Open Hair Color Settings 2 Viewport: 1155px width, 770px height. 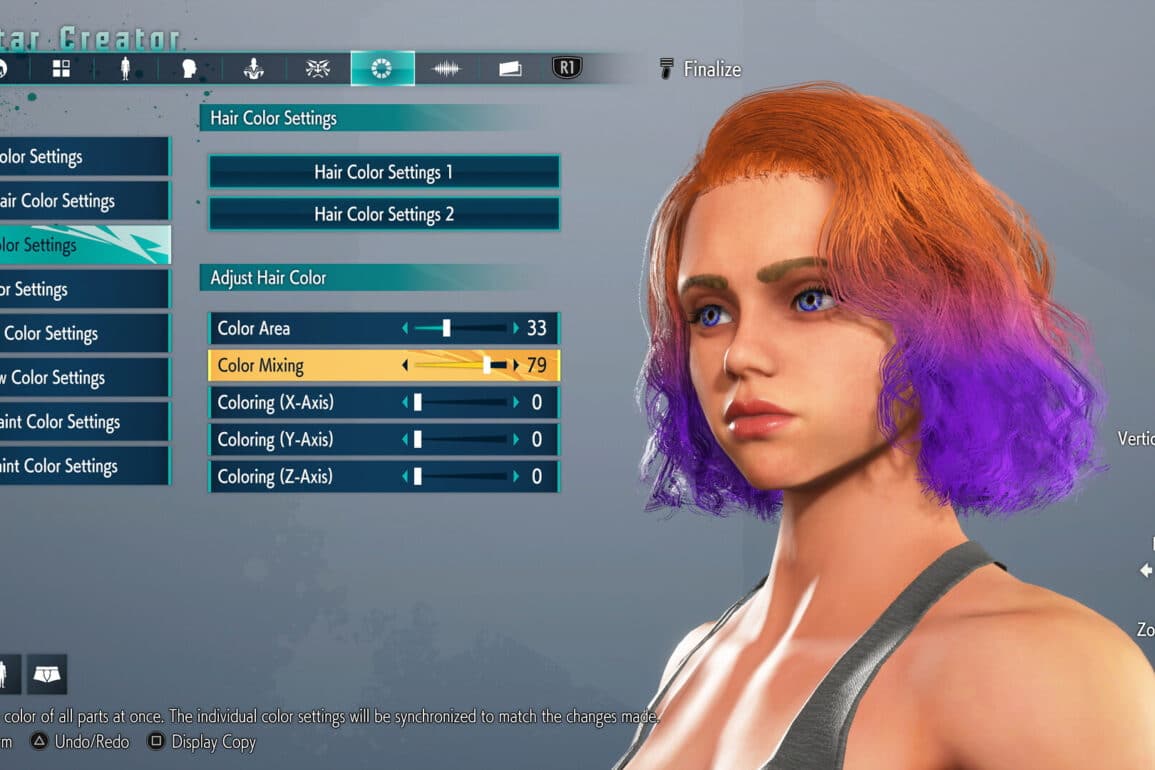click(383, 214)
